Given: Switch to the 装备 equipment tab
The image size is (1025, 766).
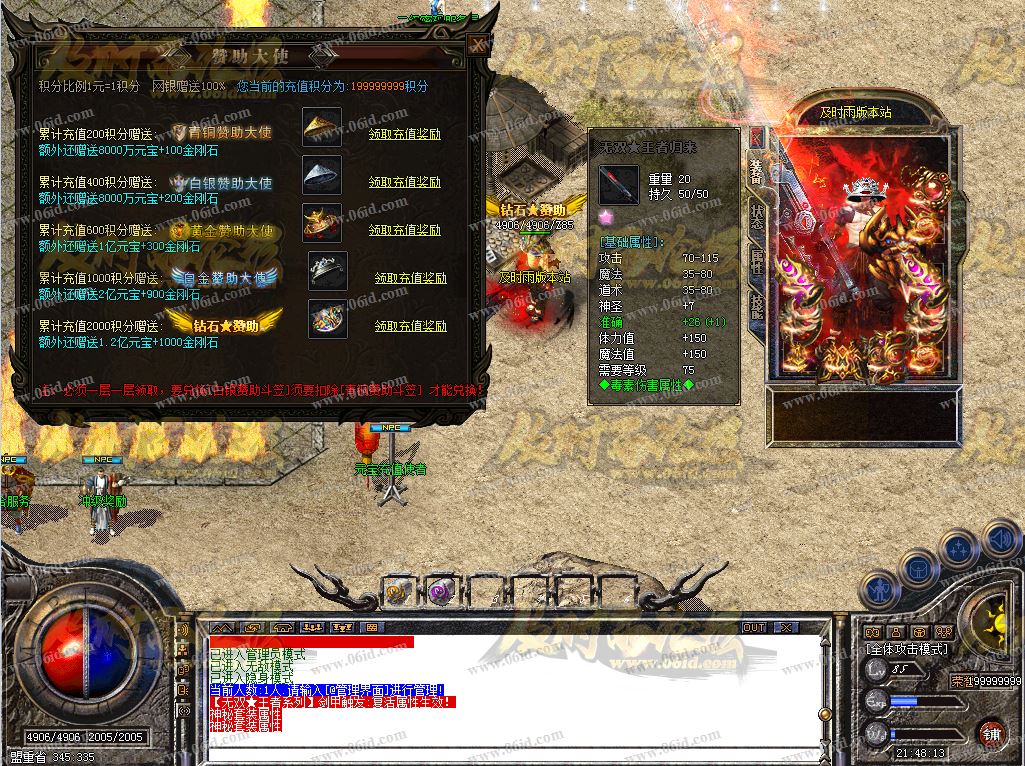Looking at the screenshot, I should click(x=757, y=171).
